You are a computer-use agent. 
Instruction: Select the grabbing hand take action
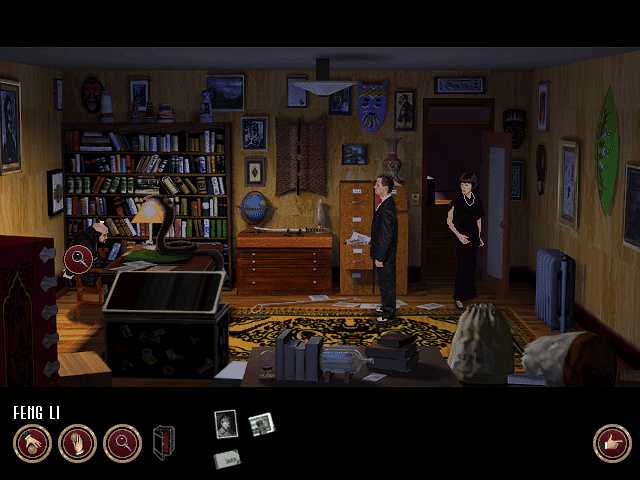pos(32,443)
